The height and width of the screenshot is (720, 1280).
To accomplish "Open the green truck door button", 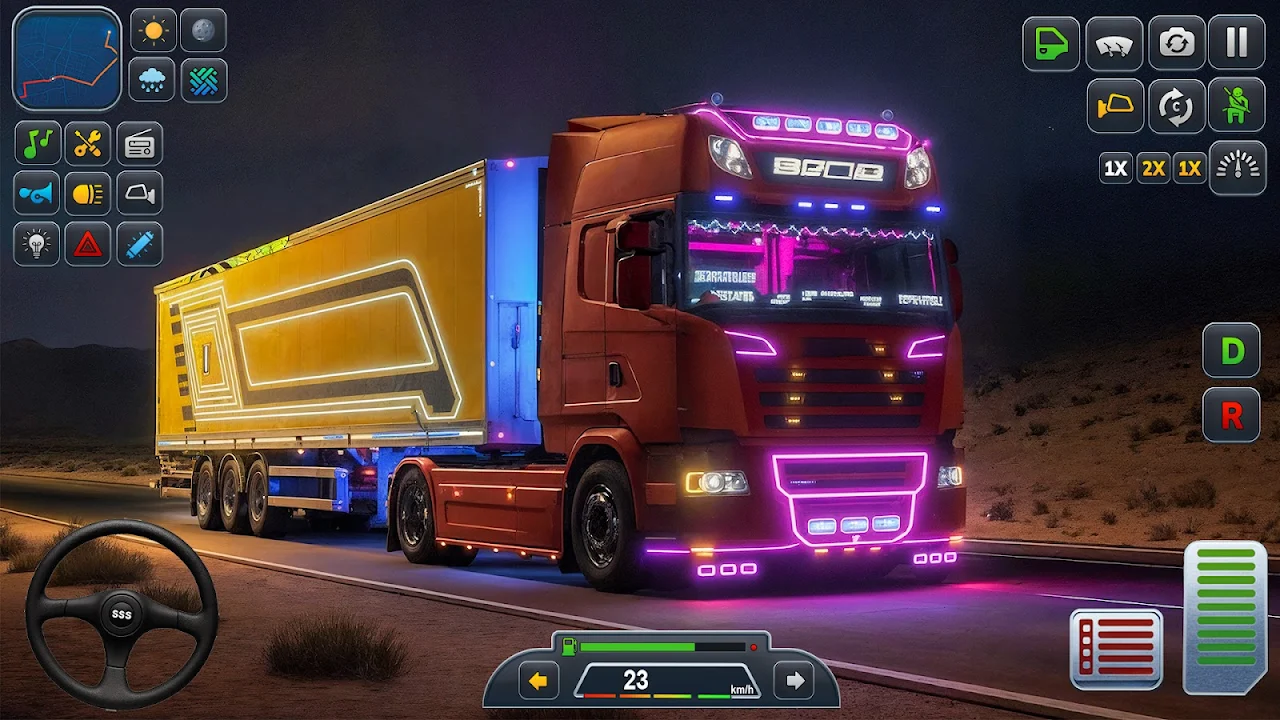I will click(1051, 44).
